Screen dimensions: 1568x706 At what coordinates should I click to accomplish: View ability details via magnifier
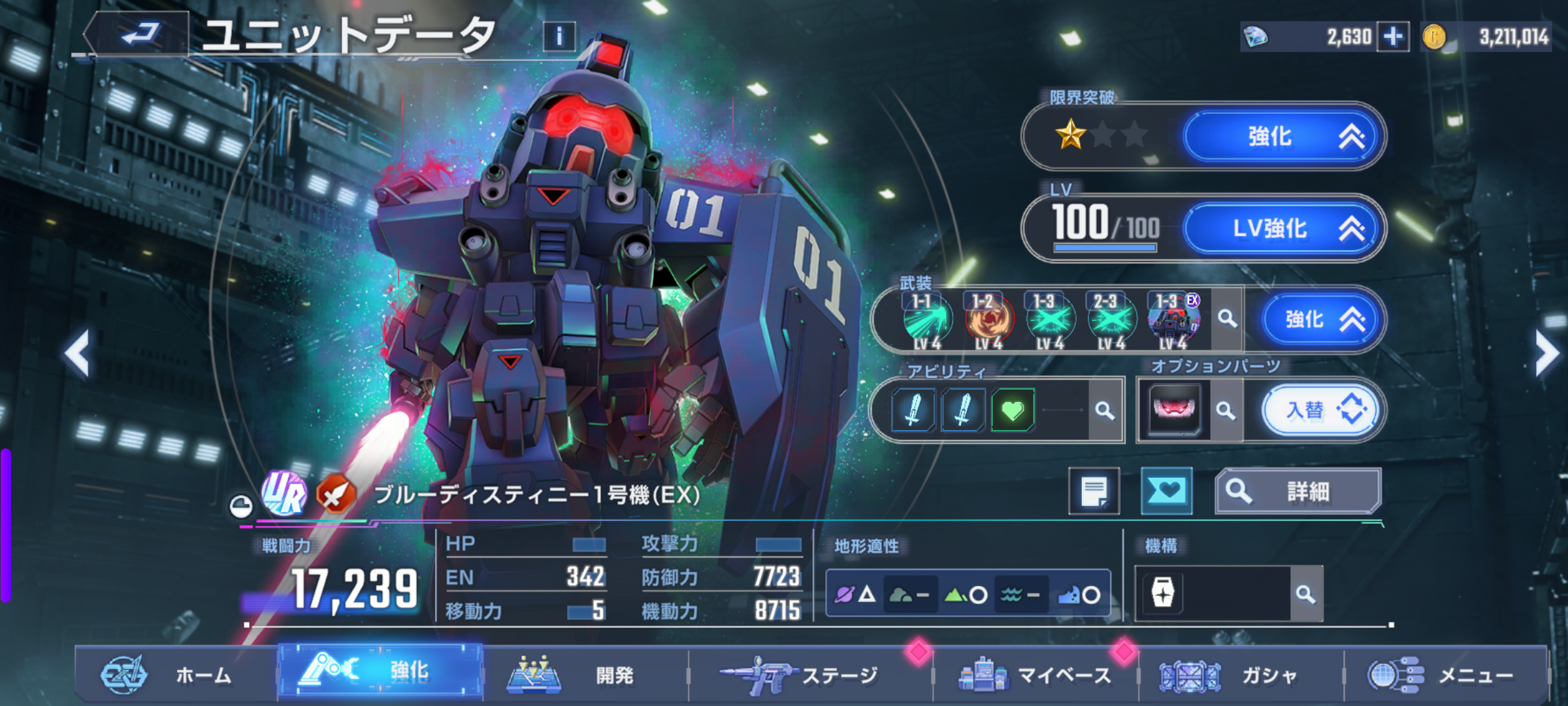coord(1105,411)
